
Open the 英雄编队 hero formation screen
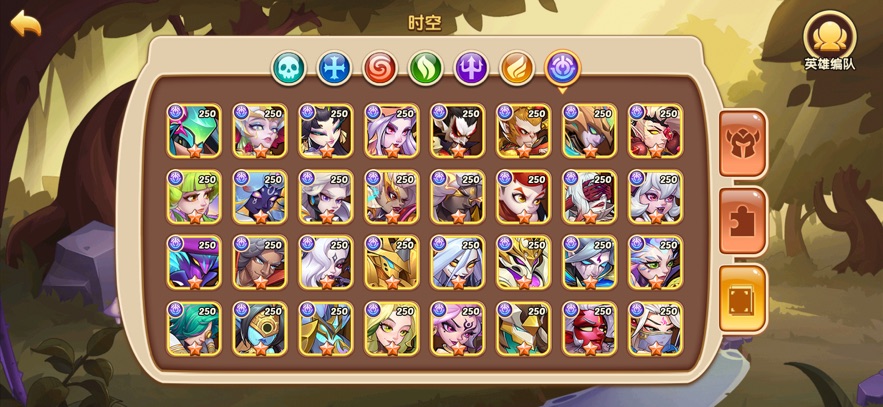(x=829, y=38)
